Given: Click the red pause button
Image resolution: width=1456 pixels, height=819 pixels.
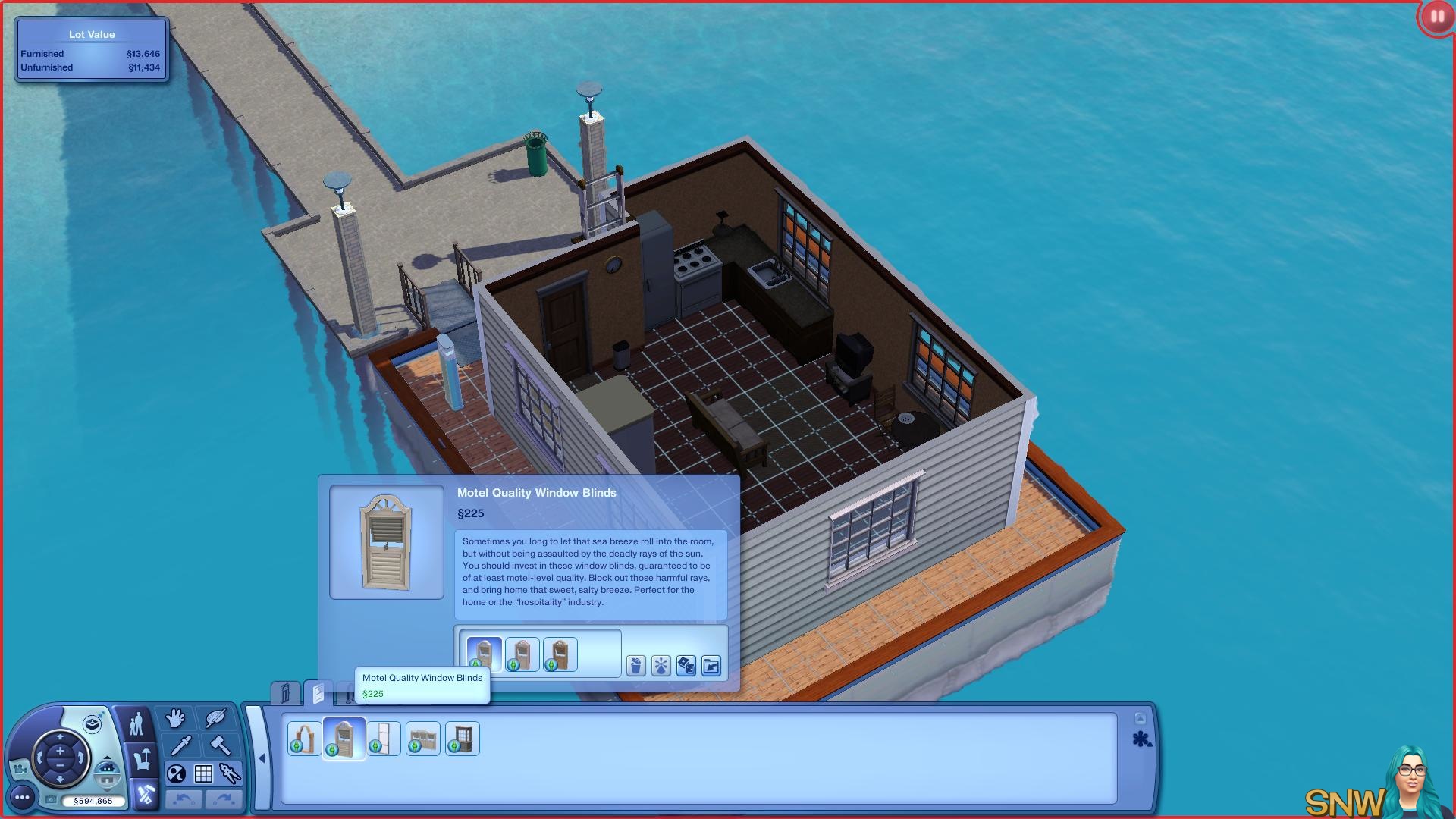Looking at the screenshot, I should pos(1436,17).
